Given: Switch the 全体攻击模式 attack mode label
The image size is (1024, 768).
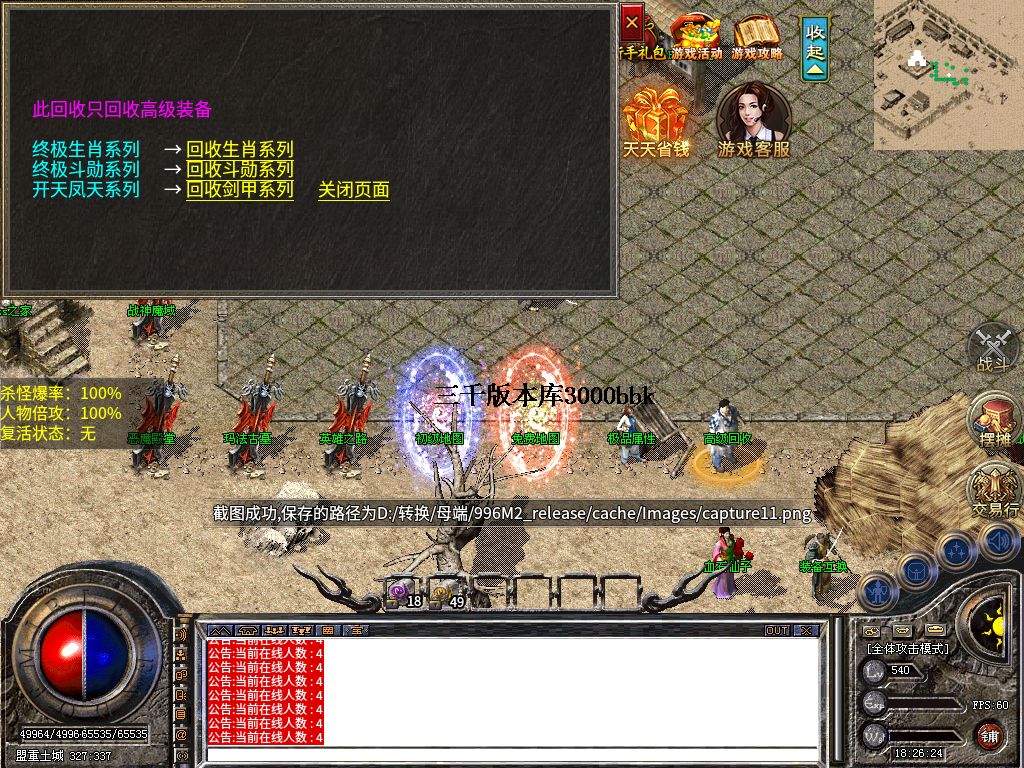Looking at the screenshot, I should coord(908,649).
